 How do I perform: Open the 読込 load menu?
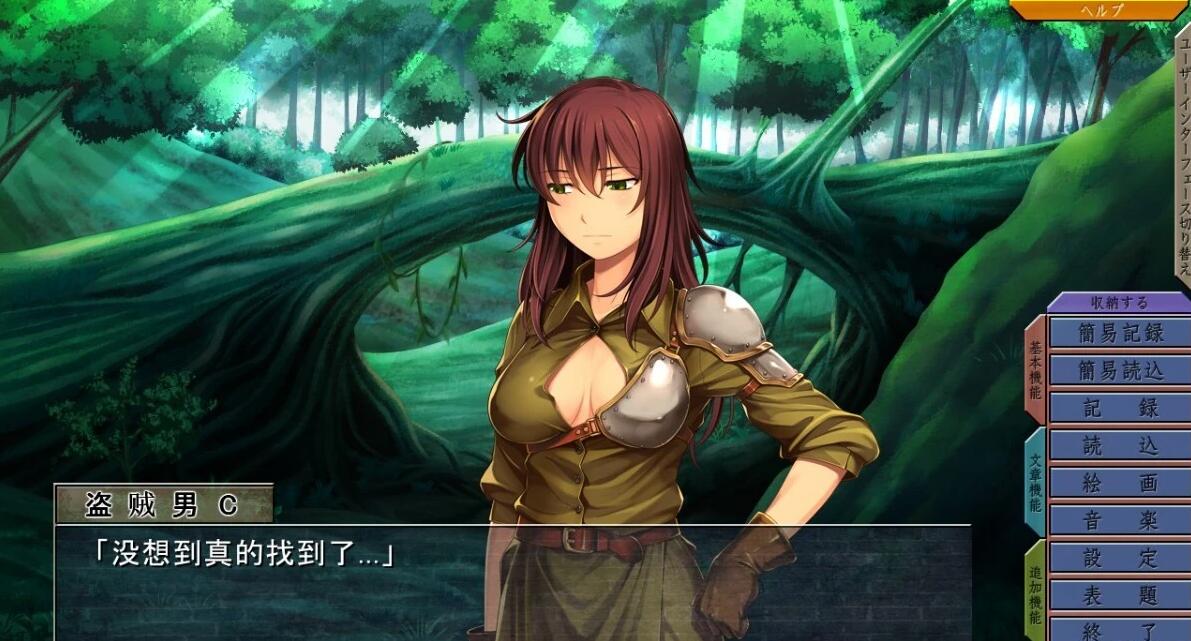(1120, 446)
